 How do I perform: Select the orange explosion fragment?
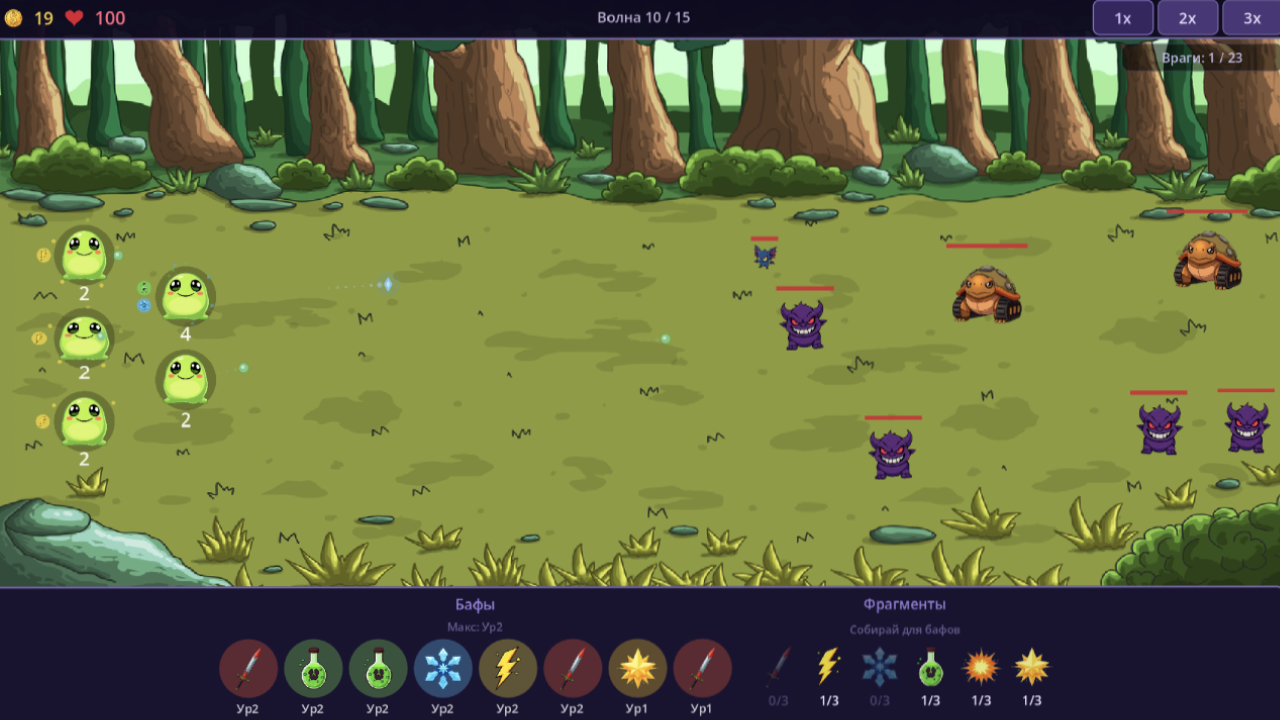[x=981, y=666]
